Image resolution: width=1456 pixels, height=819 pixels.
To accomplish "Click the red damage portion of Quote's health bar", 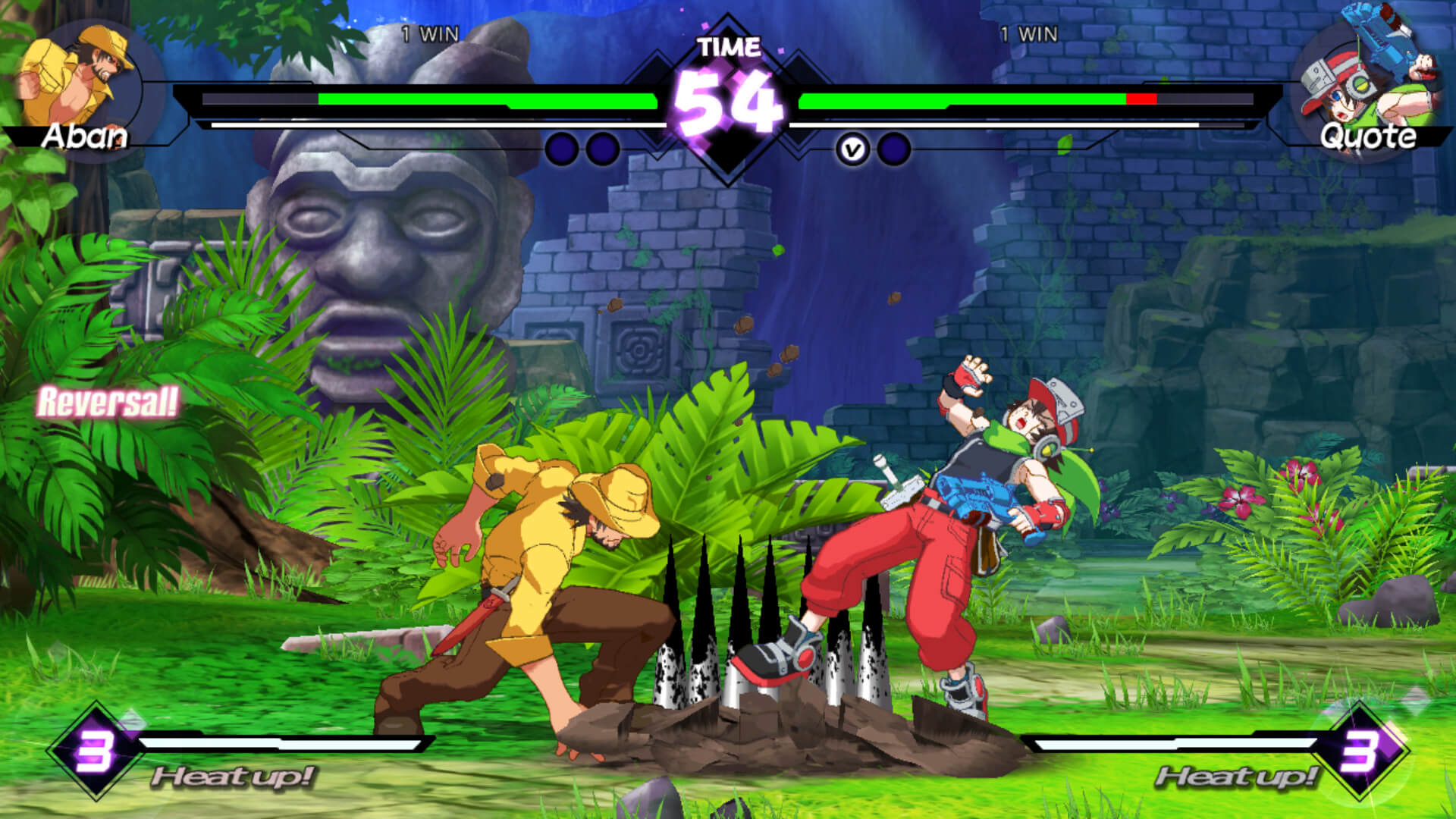I will tap(1141, 99).
